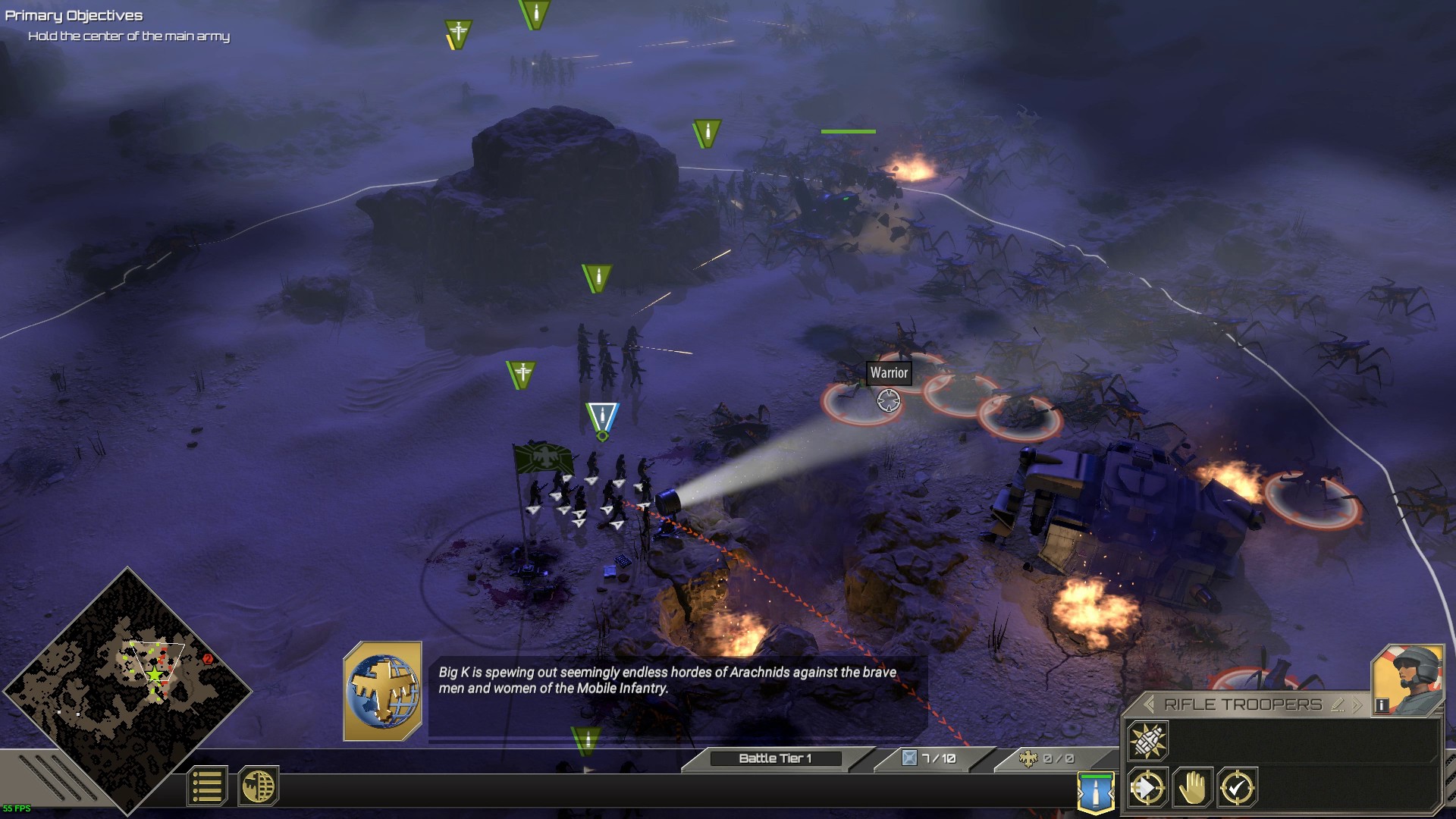
Task: Click the diamond-shaped minimap
Action: pyautogui.click(x=127, y=689)
